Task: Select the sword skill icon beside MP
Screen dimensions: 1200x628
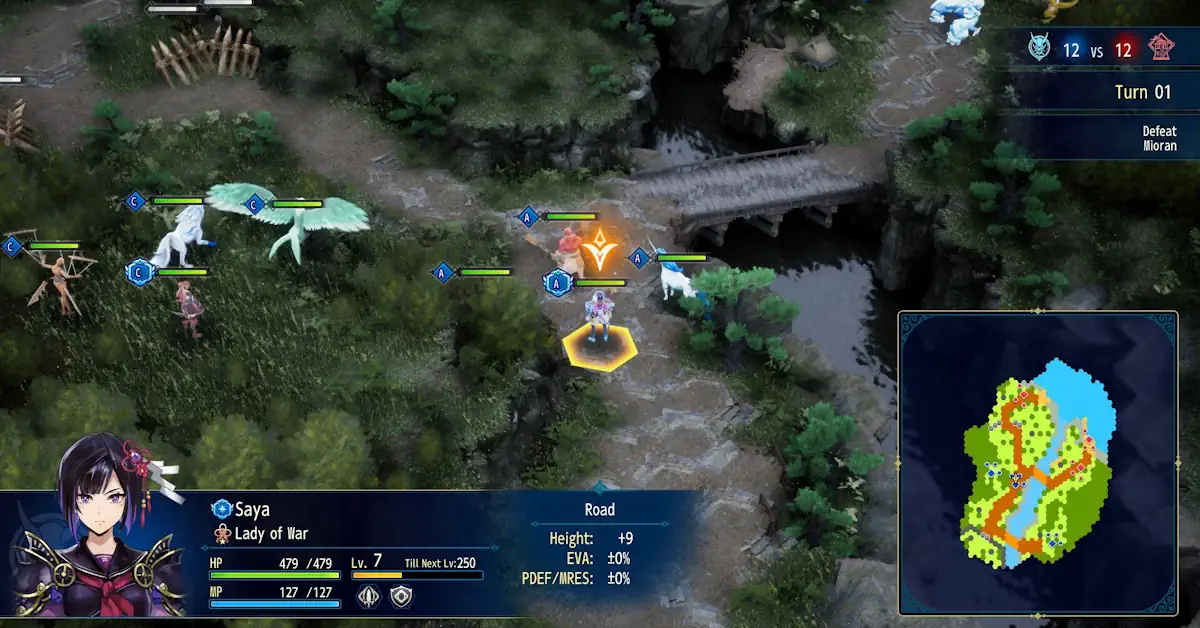Action: pyautogui.click(x=369, y=596)
